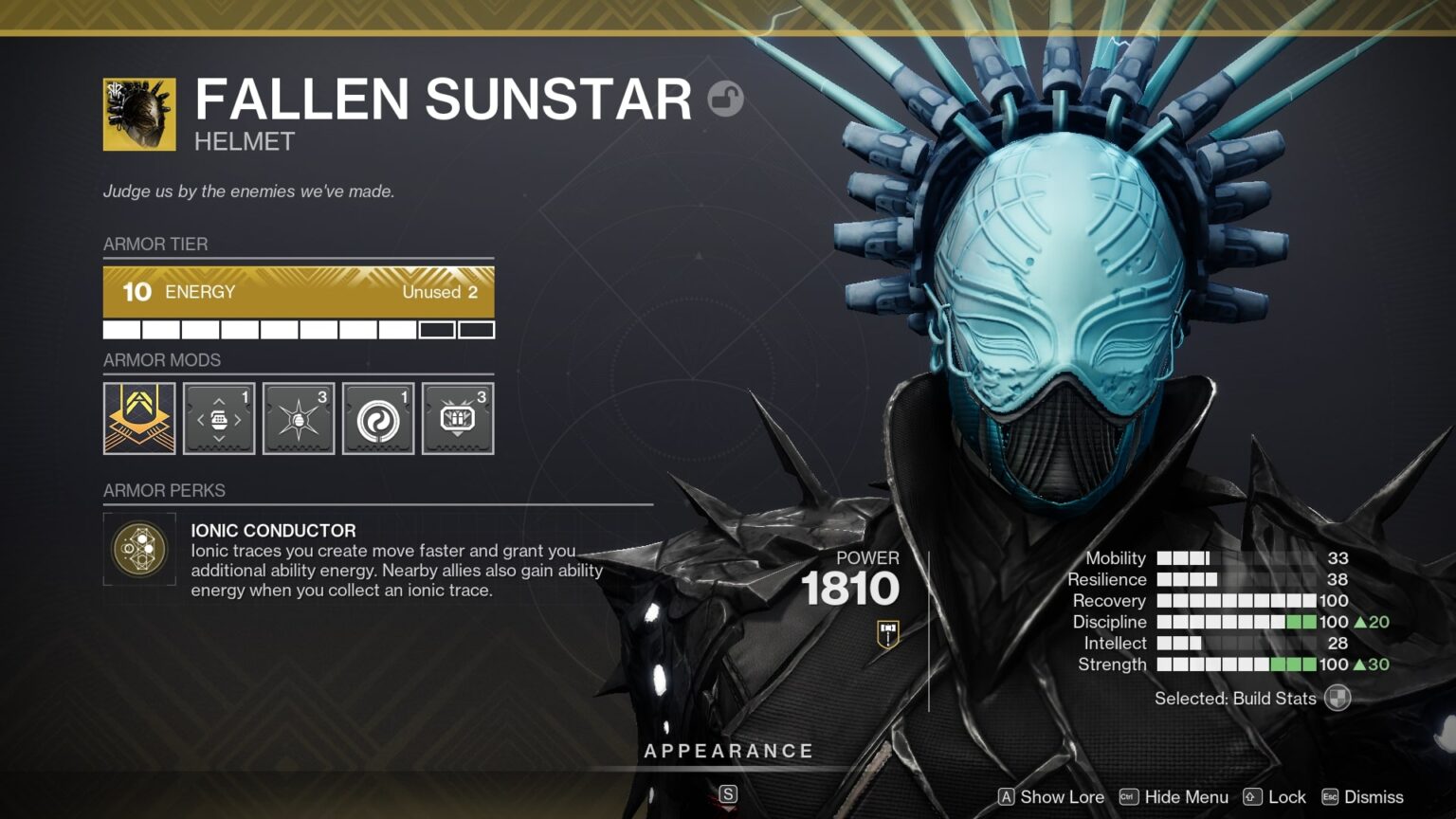The image size is (1456, 819).
Task: Click the S key hint at screen bottom center
Action: click(728, 792)
